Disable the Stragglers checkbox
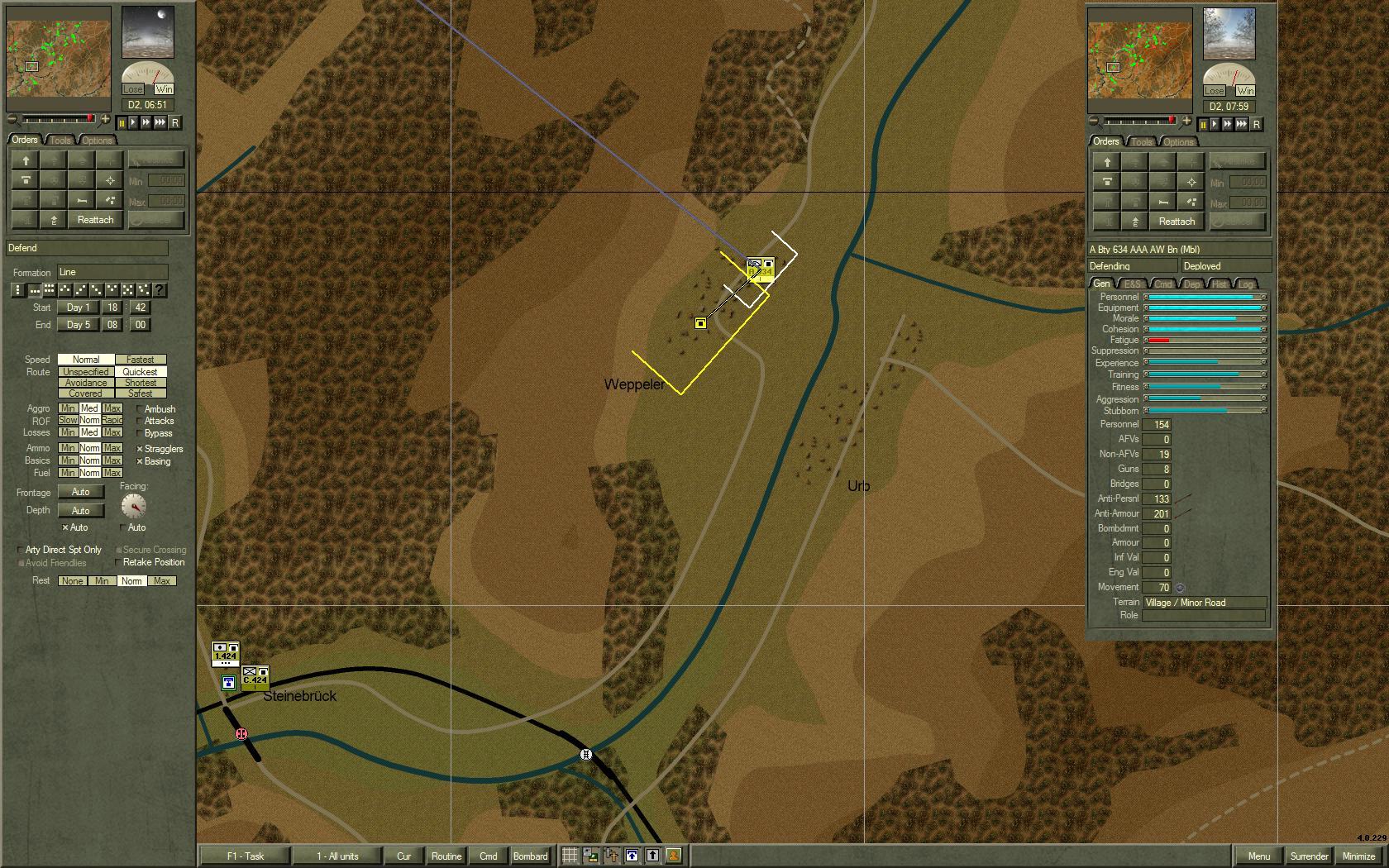This screenshot has height=868, width=1389. 138,449
